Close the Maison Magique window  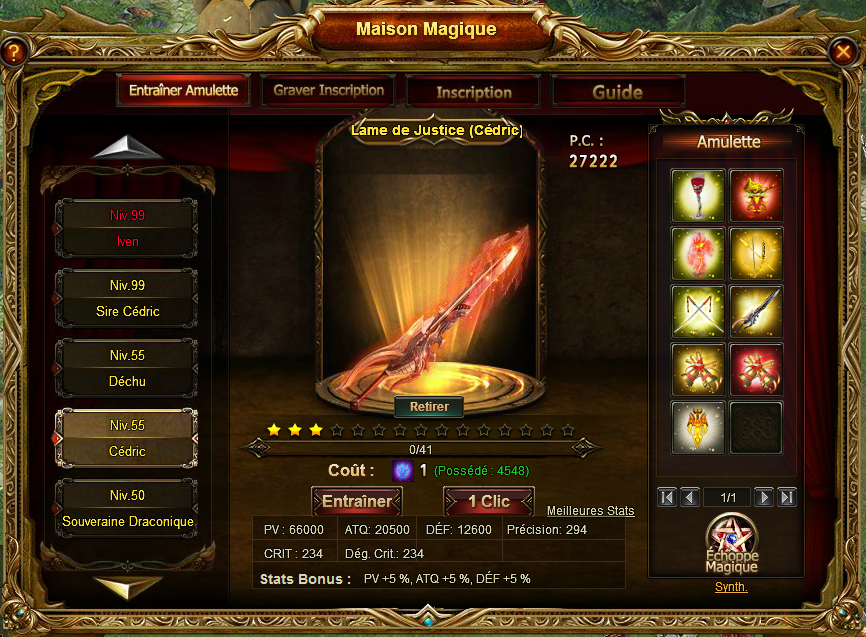[x=841, y=52]
